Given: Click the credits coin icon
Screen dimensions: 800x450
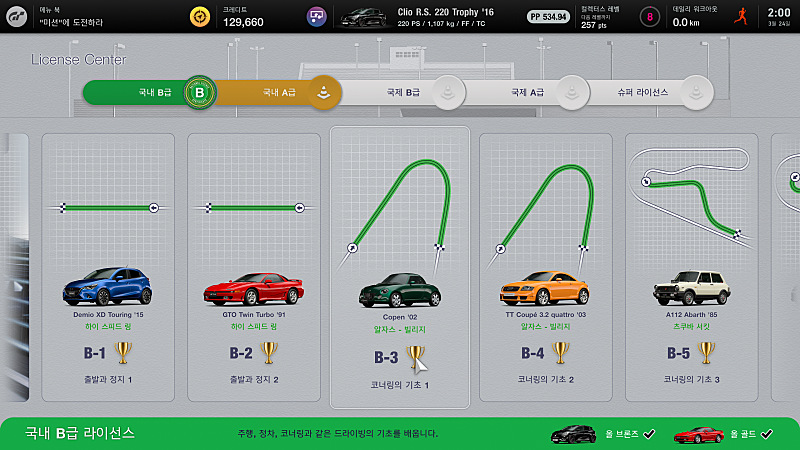Looking at the screenshot, I should pos(202,16).
